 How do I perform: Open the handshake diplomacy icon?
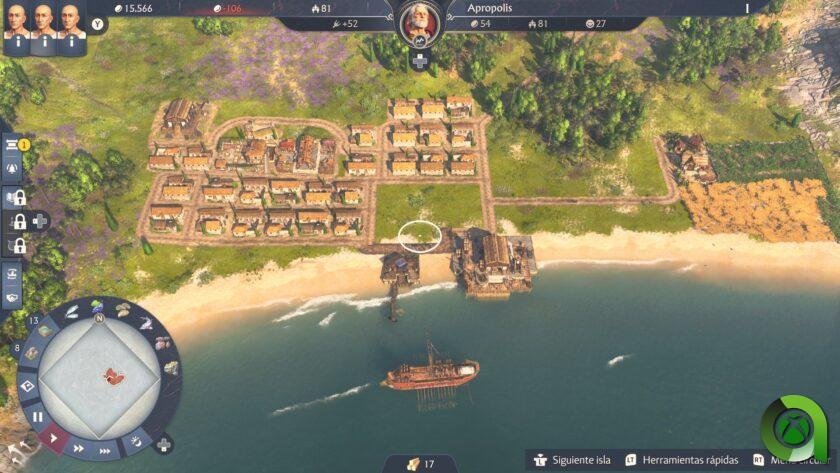[13, 297]
